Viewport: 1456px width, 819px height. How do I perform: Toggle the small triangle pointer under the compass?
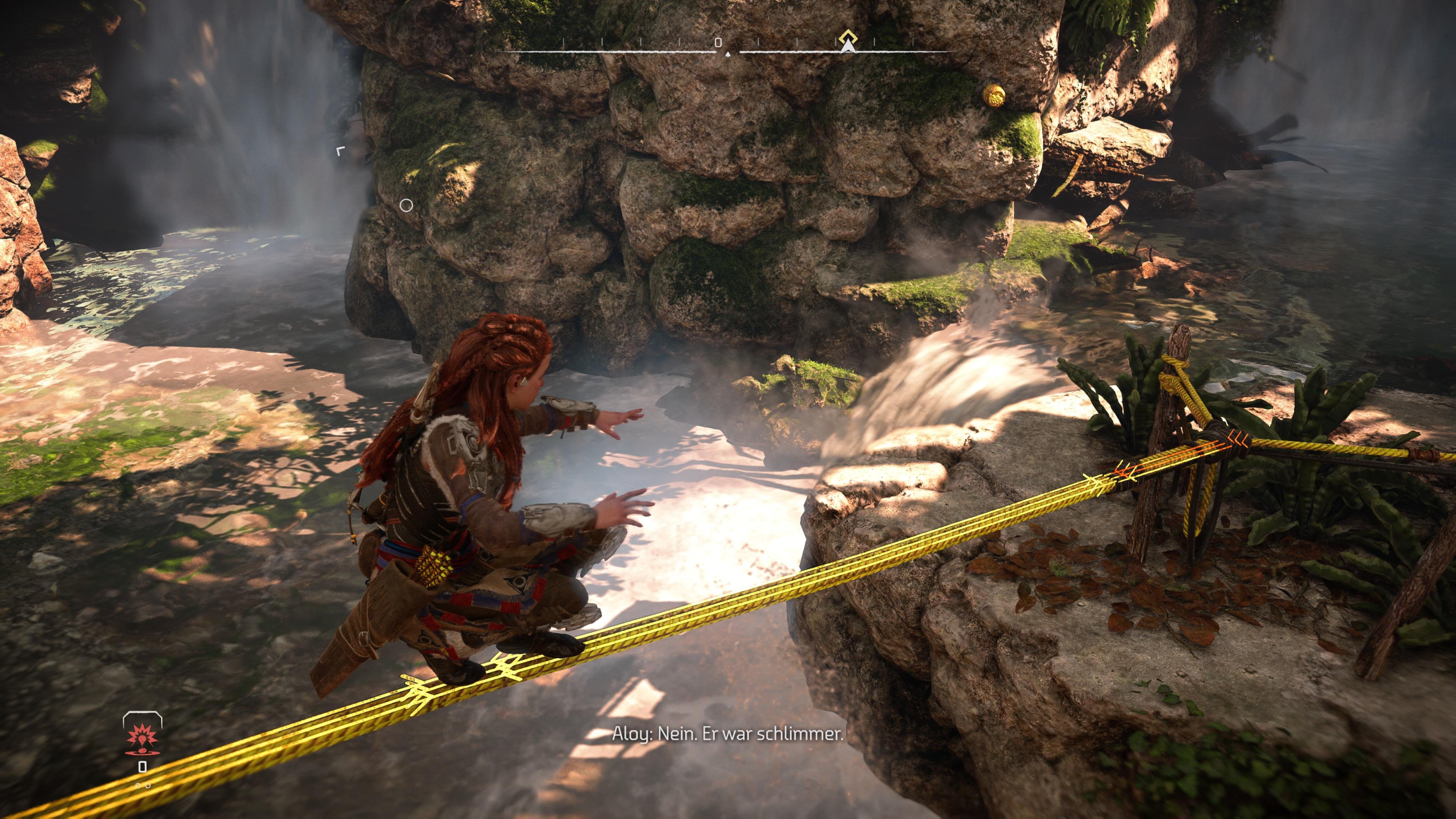click(728, 55)
